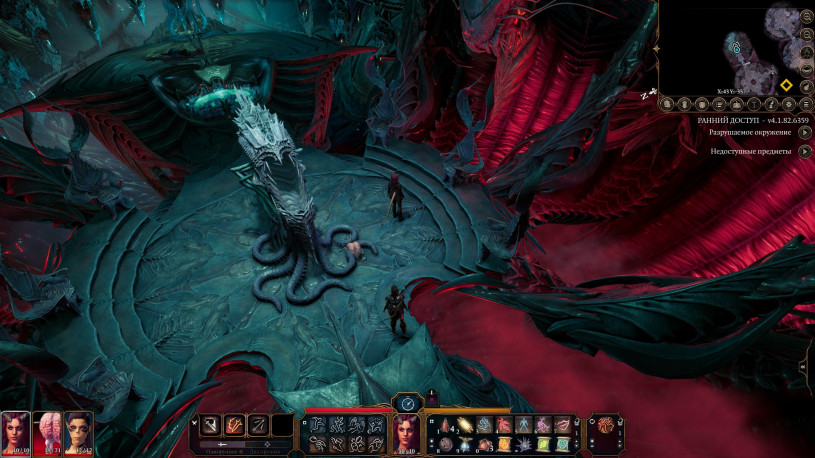Screen dimensions: 815x458
Task: Open the turn-based mode clock button
Action: [x=407, y=402]
